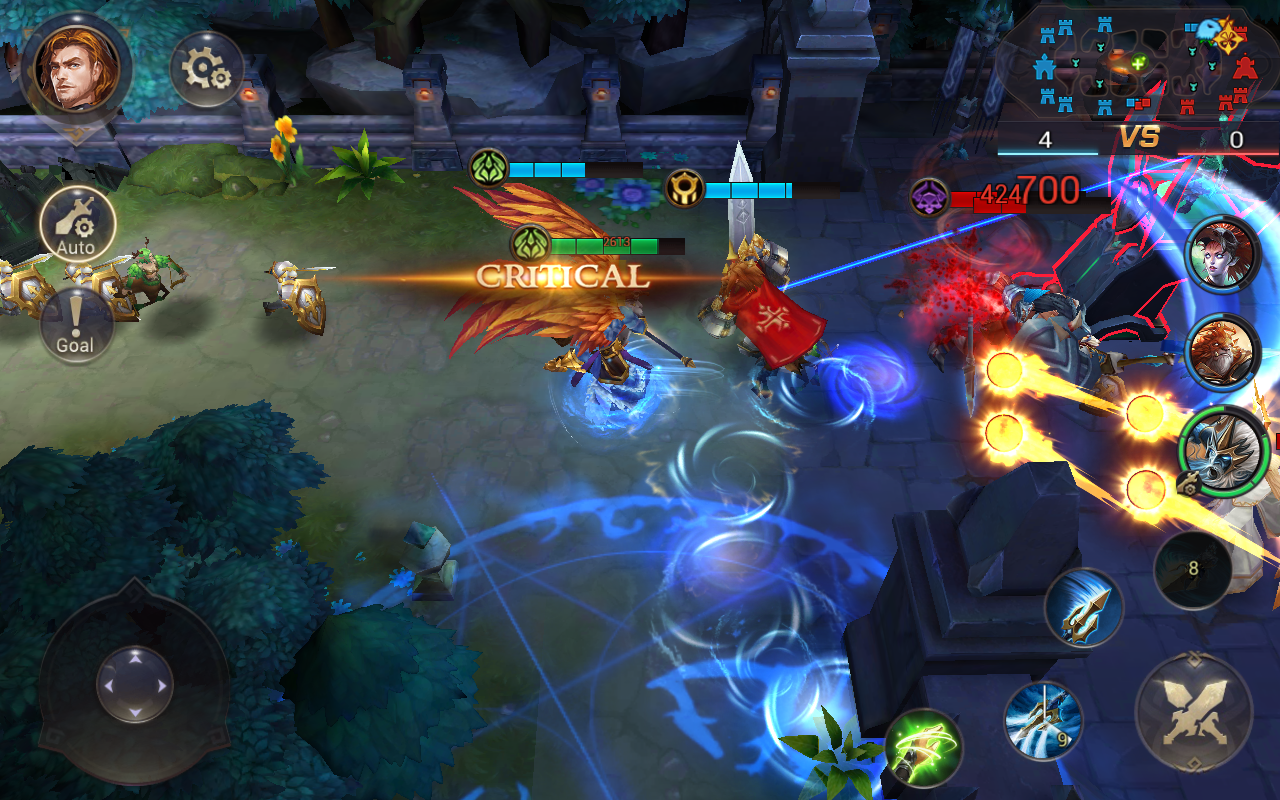This screenshot has height=800, width=1280.
Task: Select the dark-haired woman hero portrait
Action: (1222, 254)
